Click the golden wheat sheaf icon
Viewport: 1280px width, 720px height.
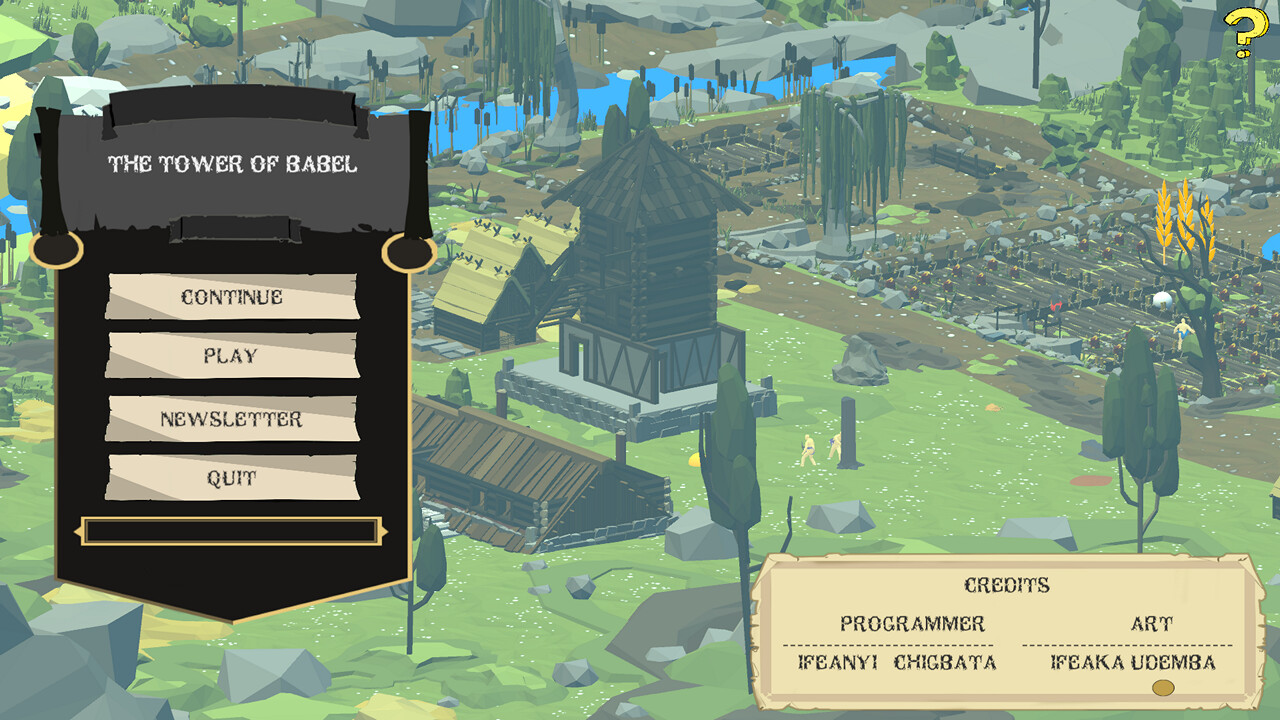point(1185,218)
